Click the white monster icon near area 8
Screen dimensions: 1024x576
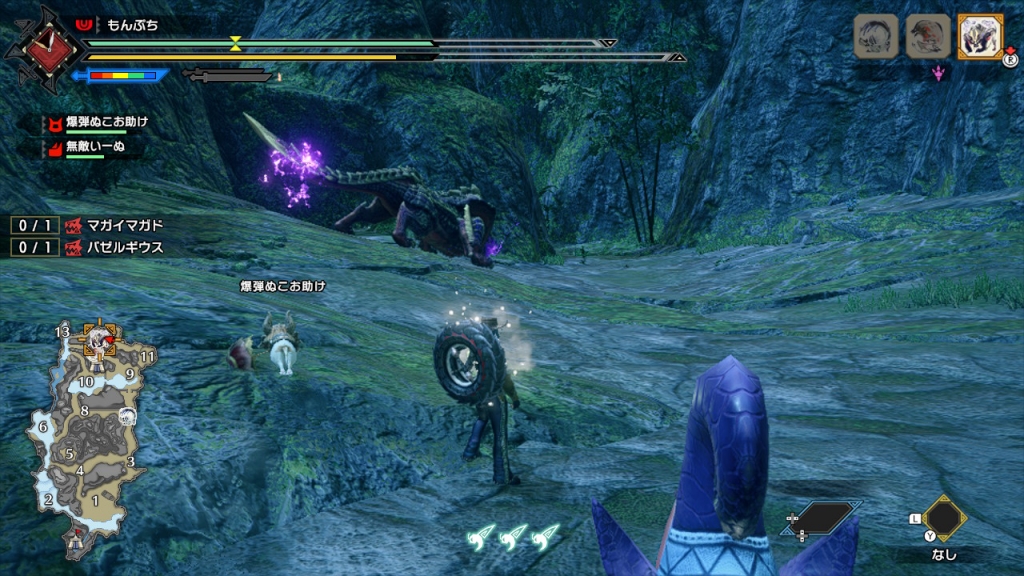pos(128,416)
